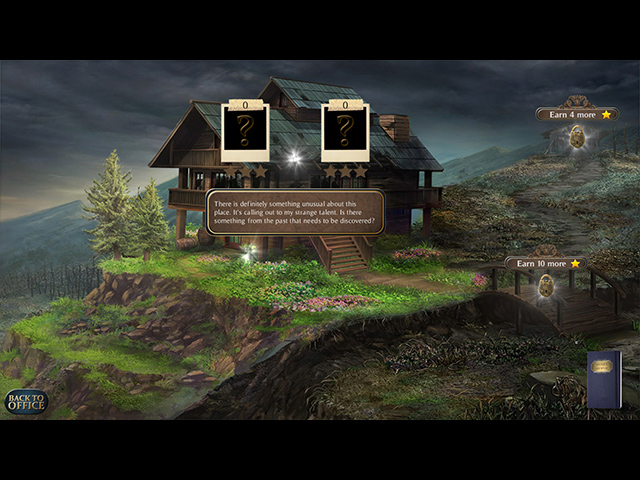Dismiss the 'something unusual about this place' dialogue
640x480 pixels.
pos(295,212)
